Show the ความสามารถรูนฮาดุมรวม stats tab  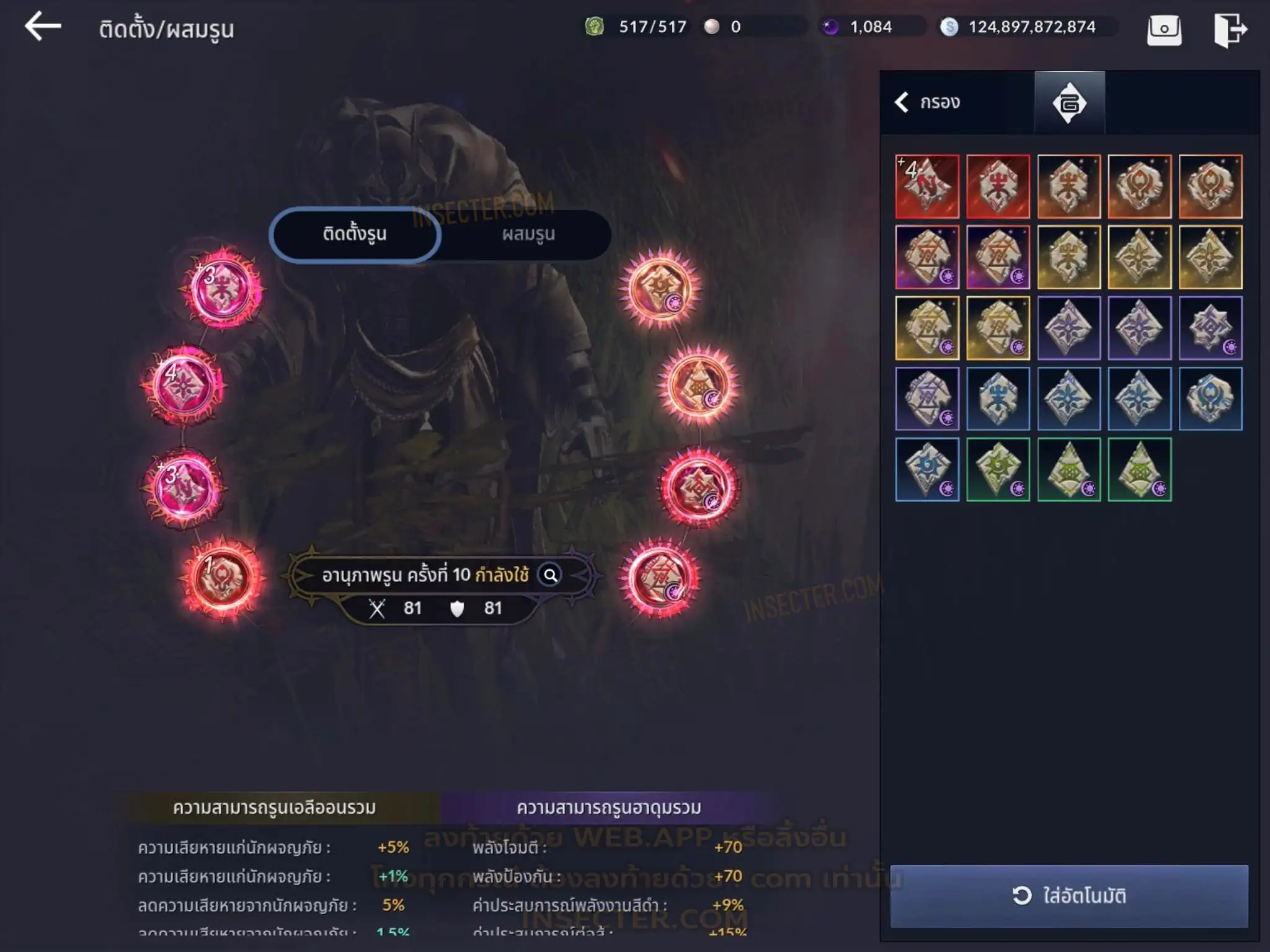point(608,808)
